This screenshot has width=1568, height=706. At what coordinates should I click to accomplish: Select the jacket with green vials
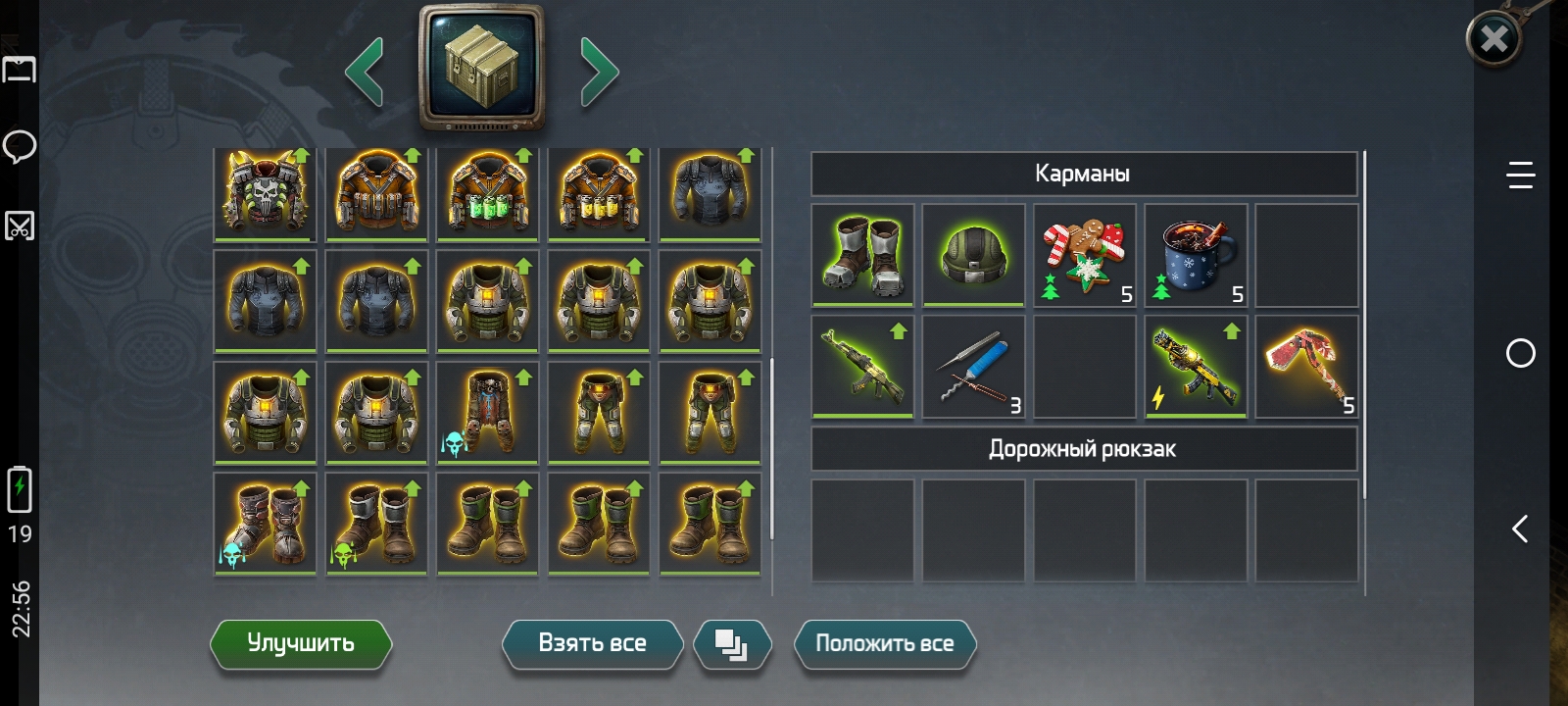[x=487, y=193]
